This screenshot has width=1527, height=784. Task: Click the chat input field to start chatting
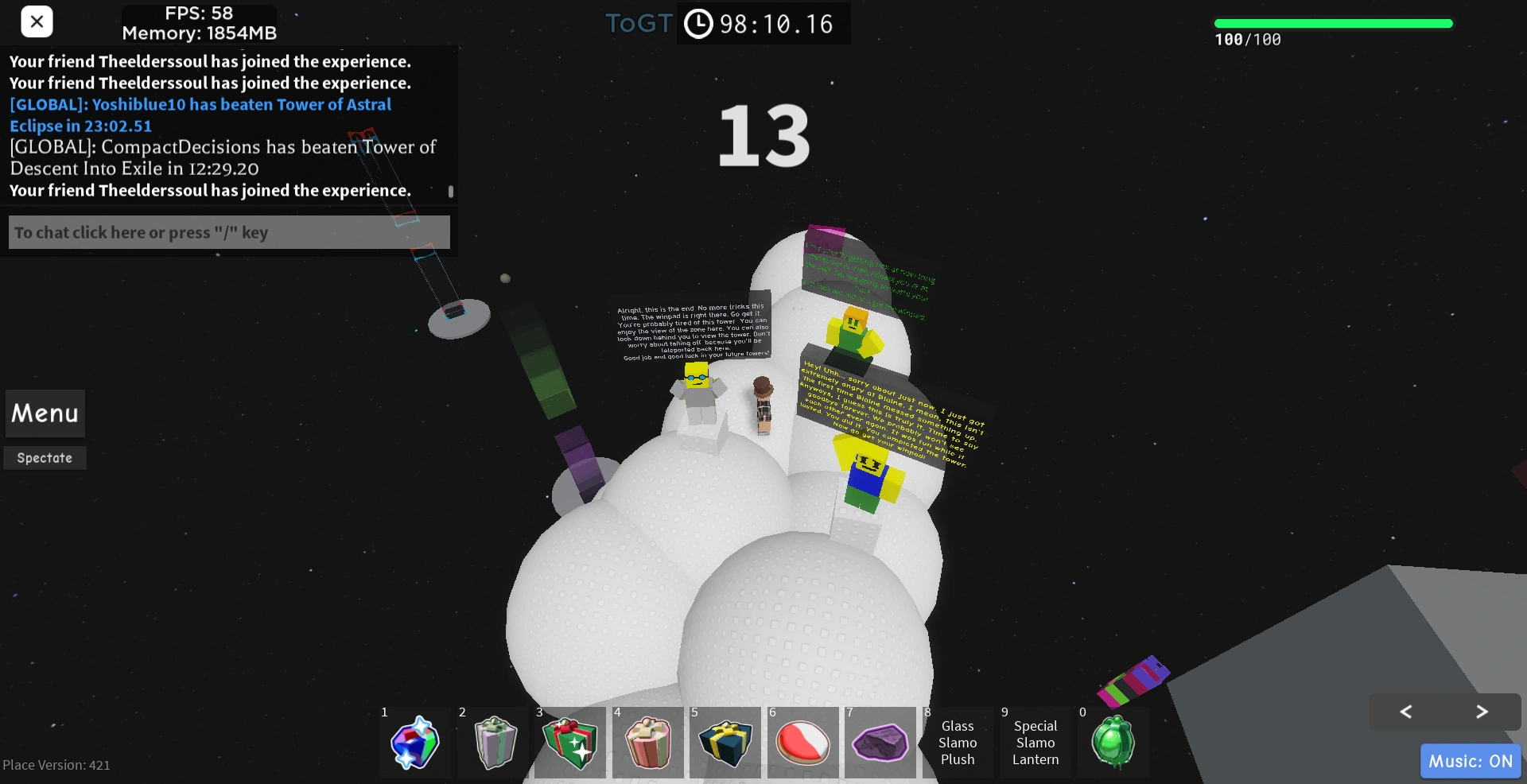pyautogui.click(x=228, y=231)
